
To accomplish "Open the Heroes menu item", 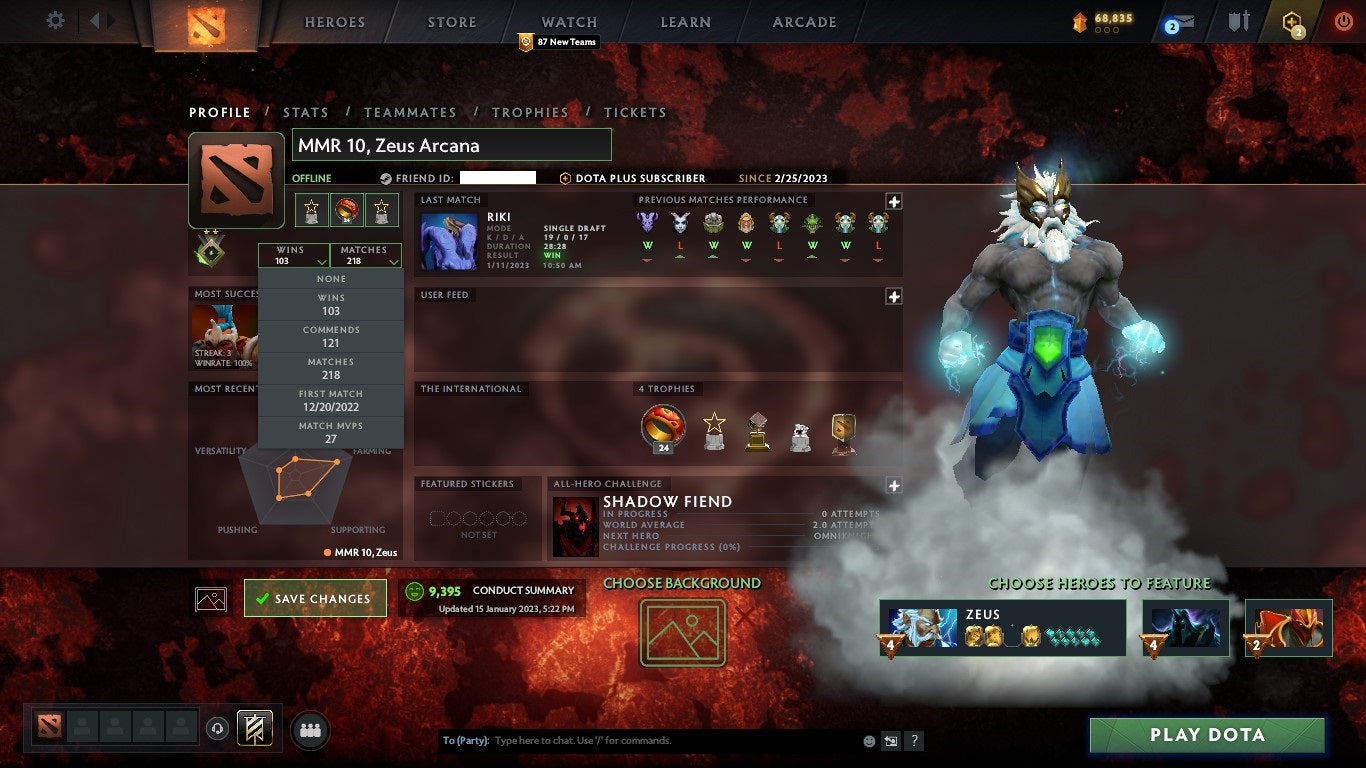I will [334, 21].
